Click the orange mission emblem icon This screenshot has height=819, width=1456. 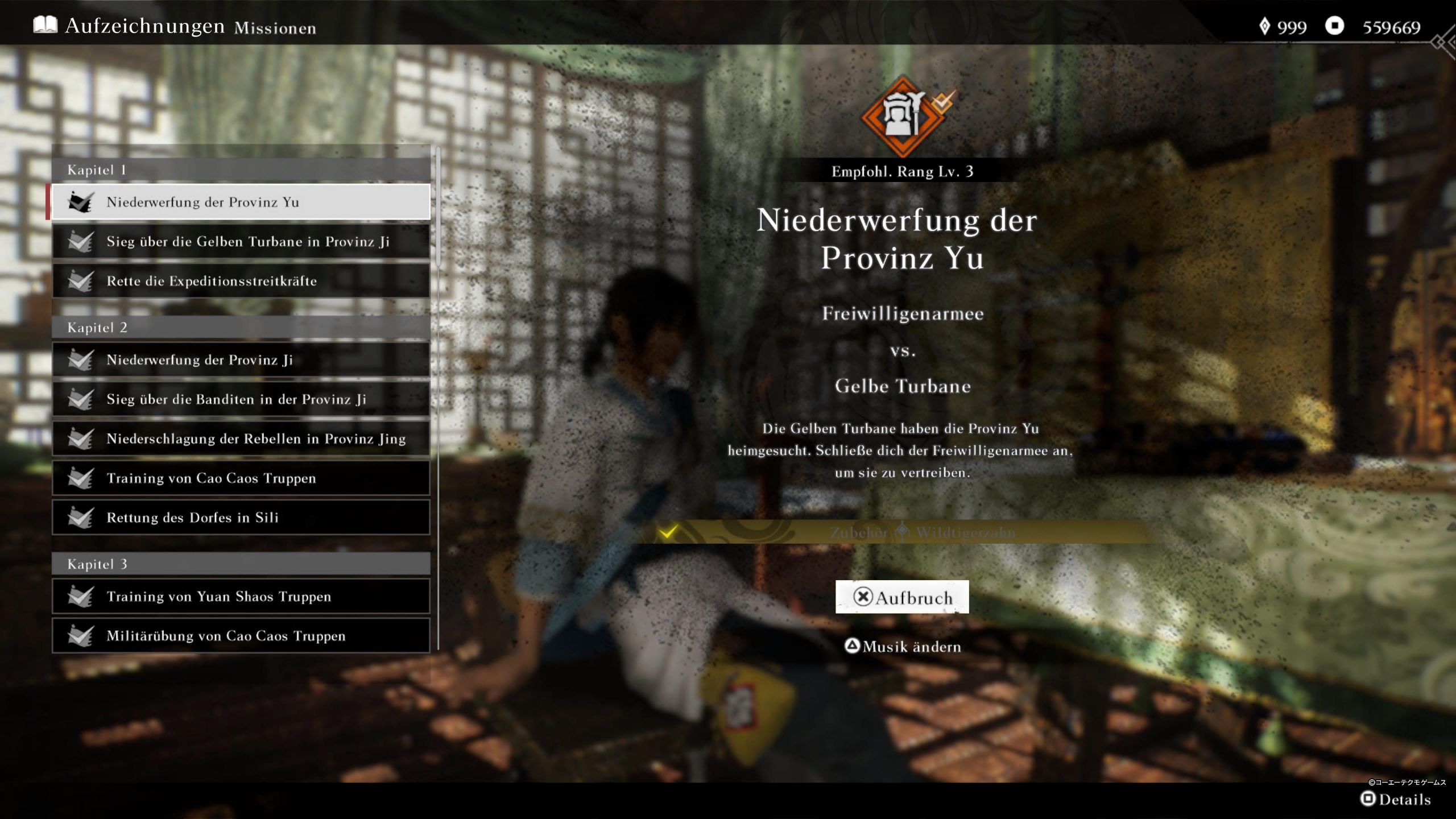903,117
